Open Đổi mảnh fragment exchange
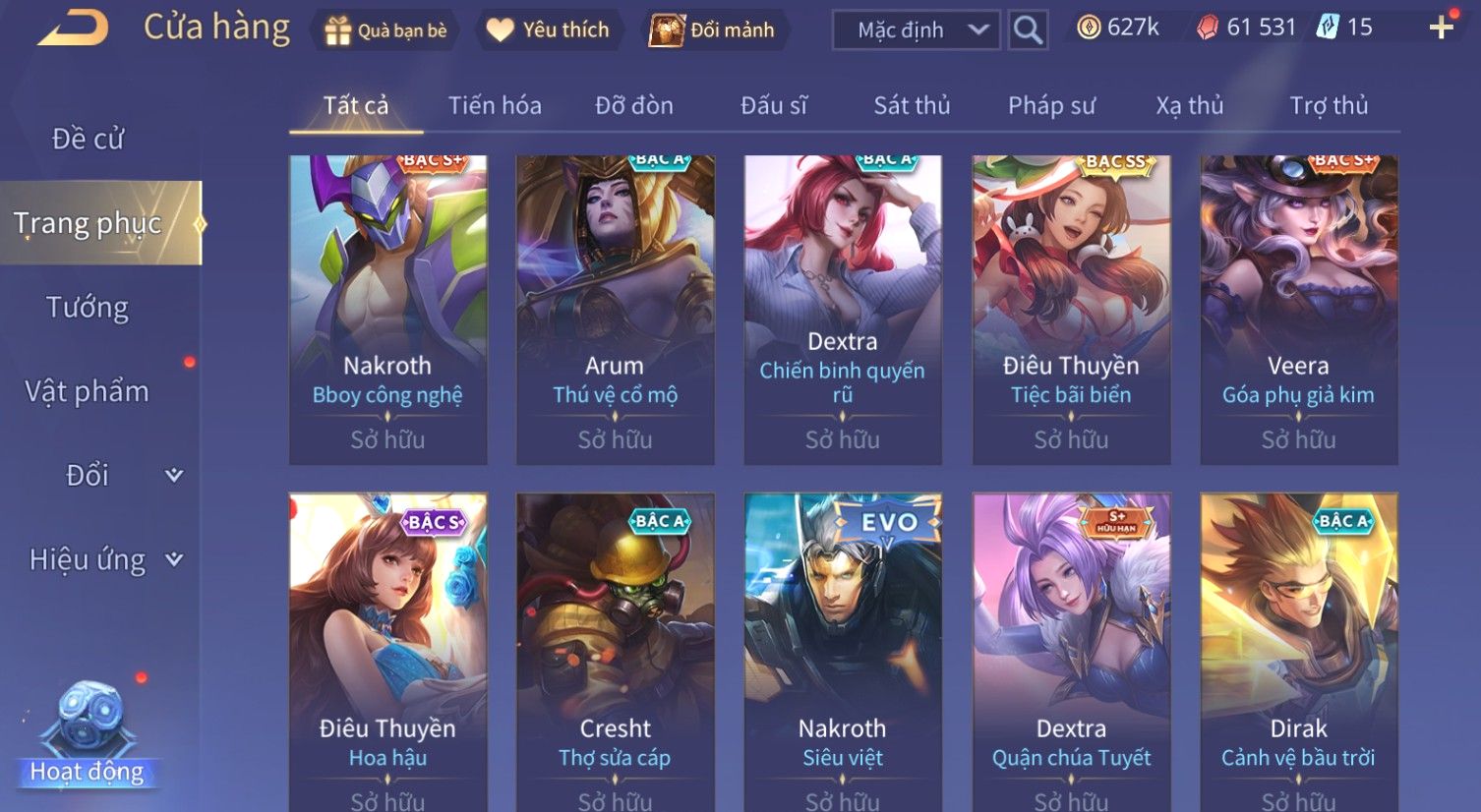The width and height of the screenshot is (1481, 812). click(712, 30)
